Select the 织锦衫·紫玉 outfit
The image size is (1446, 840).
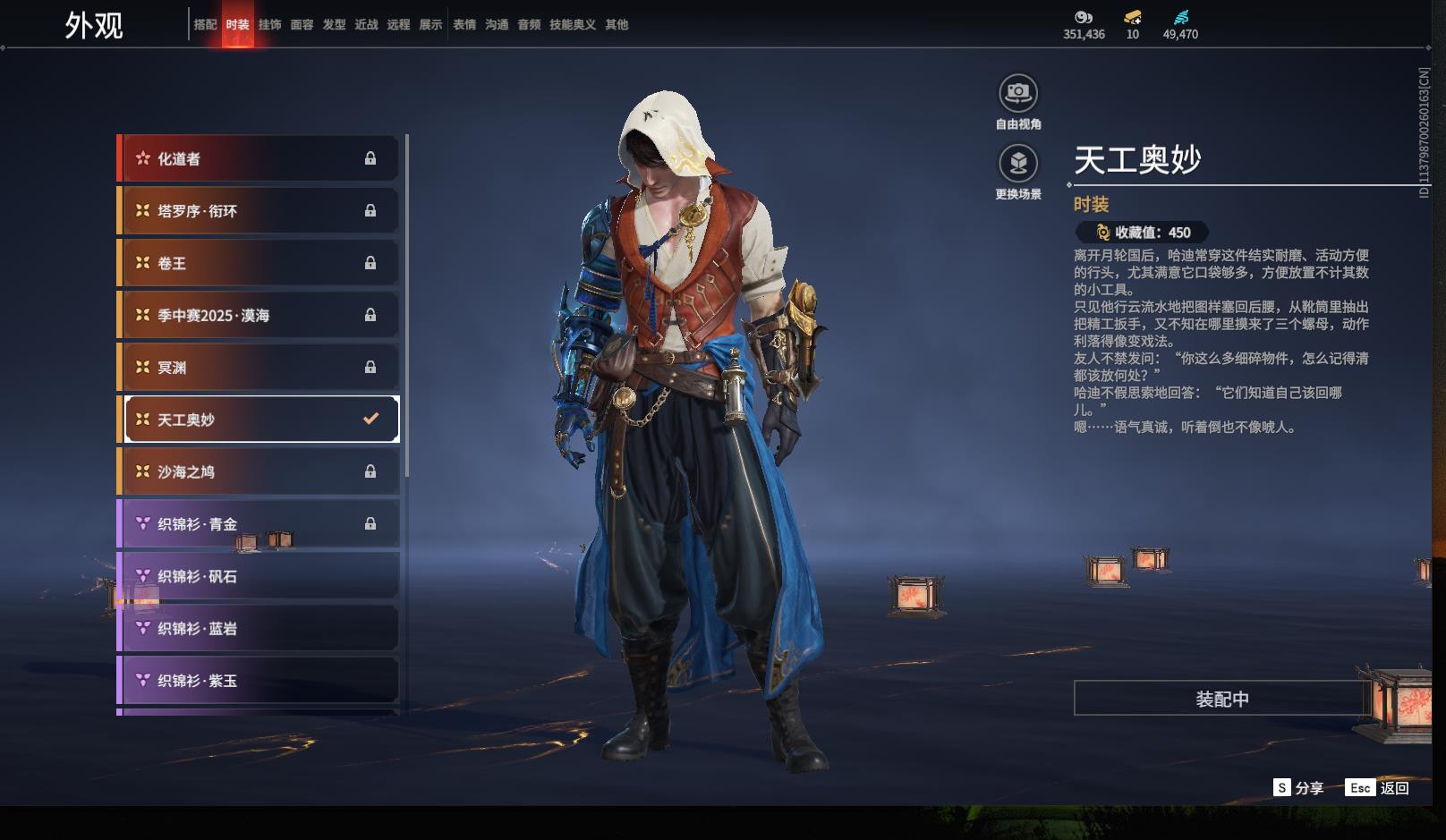point(259,681)
